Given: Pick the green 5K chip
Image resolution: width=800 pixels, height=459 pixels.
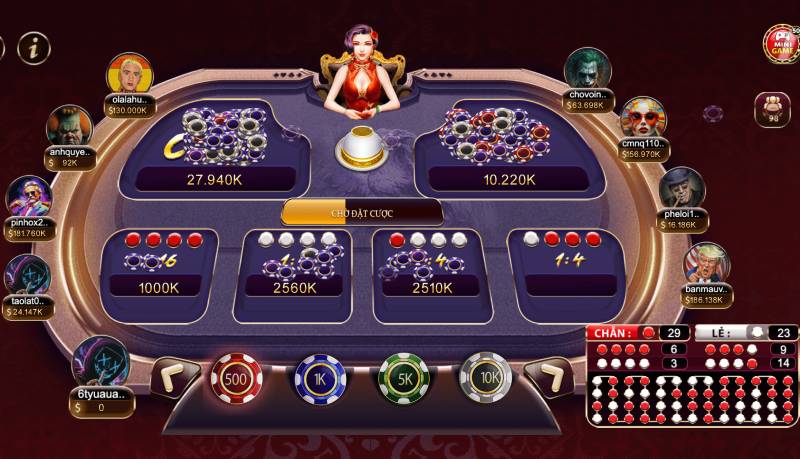Looking at the screenshot, I should [x=404, y=380].
